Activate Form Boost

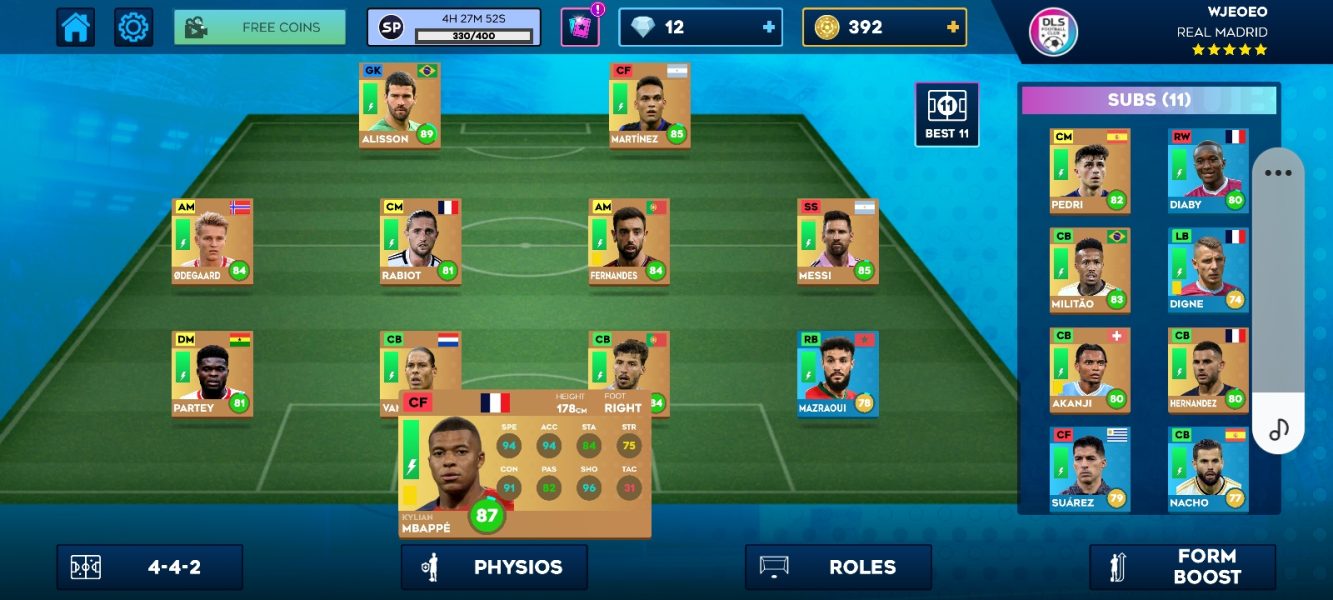coord(1182,567)
